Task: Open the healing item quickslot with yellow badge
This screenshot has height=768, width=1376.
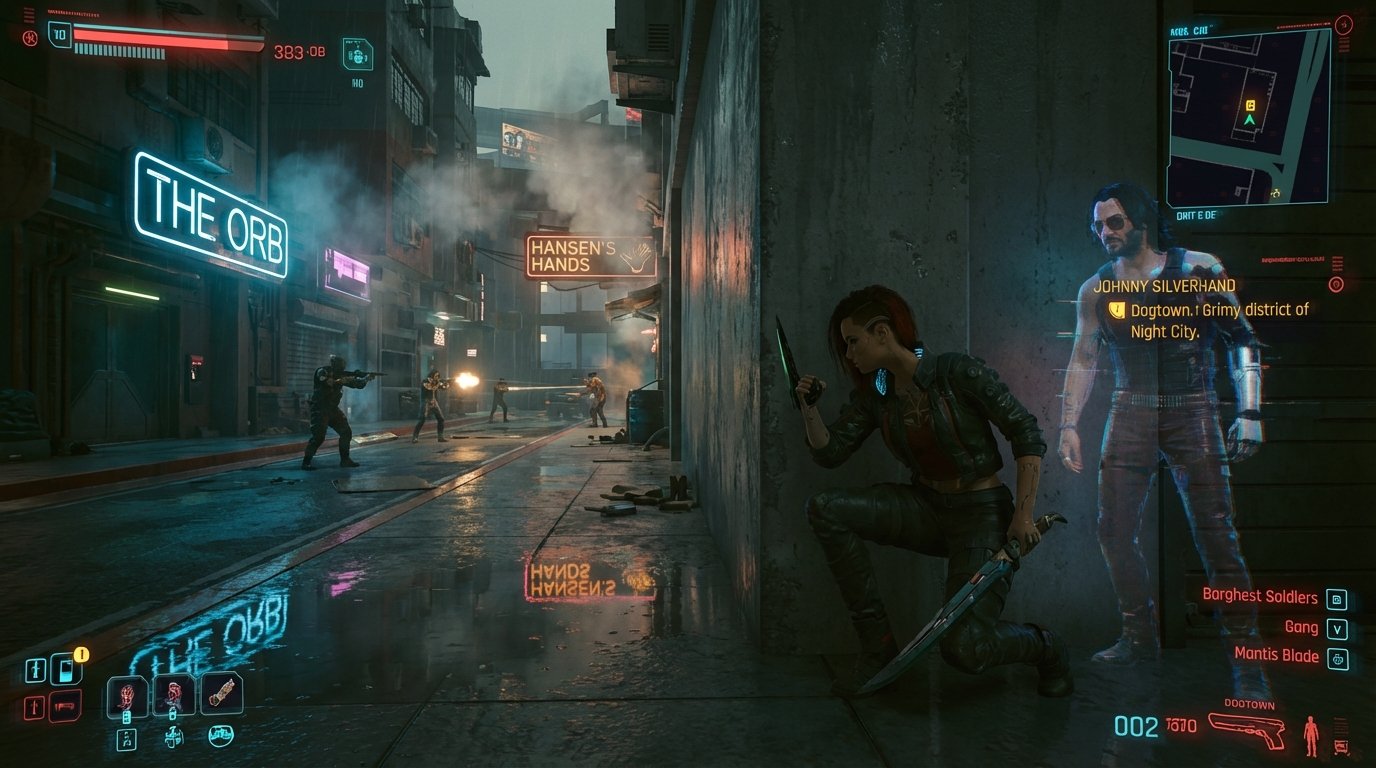Action: point(66,668)
